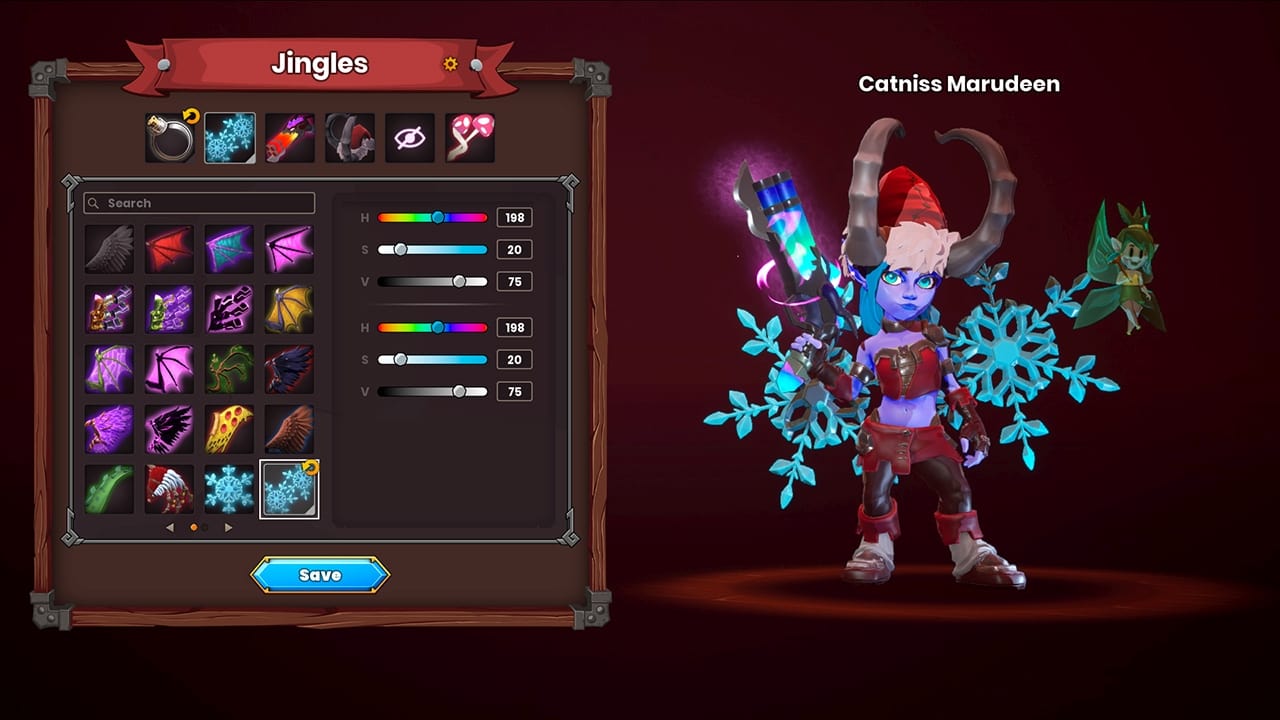Open the horned helmet accessory slot
The height and width of the screenshot is (720, 1280).
point(350,137)
